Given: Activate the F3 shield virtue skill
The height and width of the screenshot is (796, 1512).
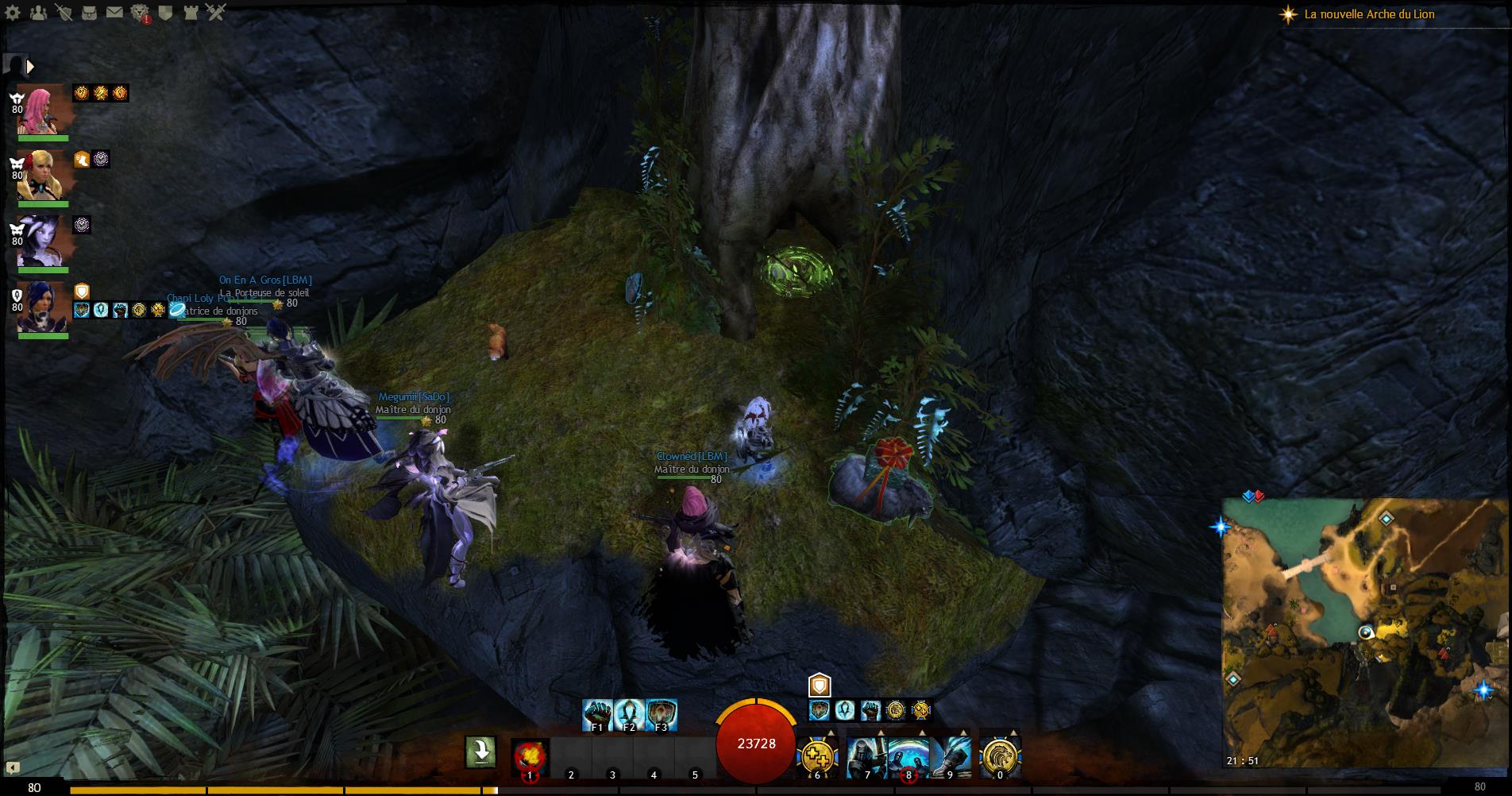Looking at the screenshot, I should click(661, 714).
